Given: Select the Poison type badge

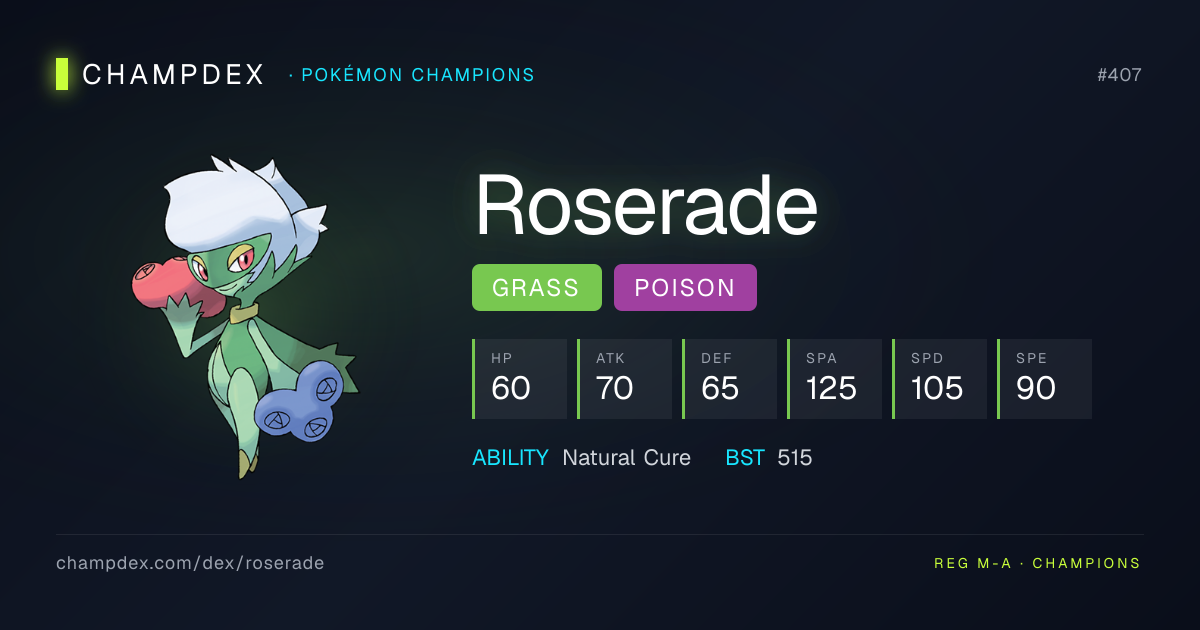Looking at the screenshot, I should click(x=685, y=288).
